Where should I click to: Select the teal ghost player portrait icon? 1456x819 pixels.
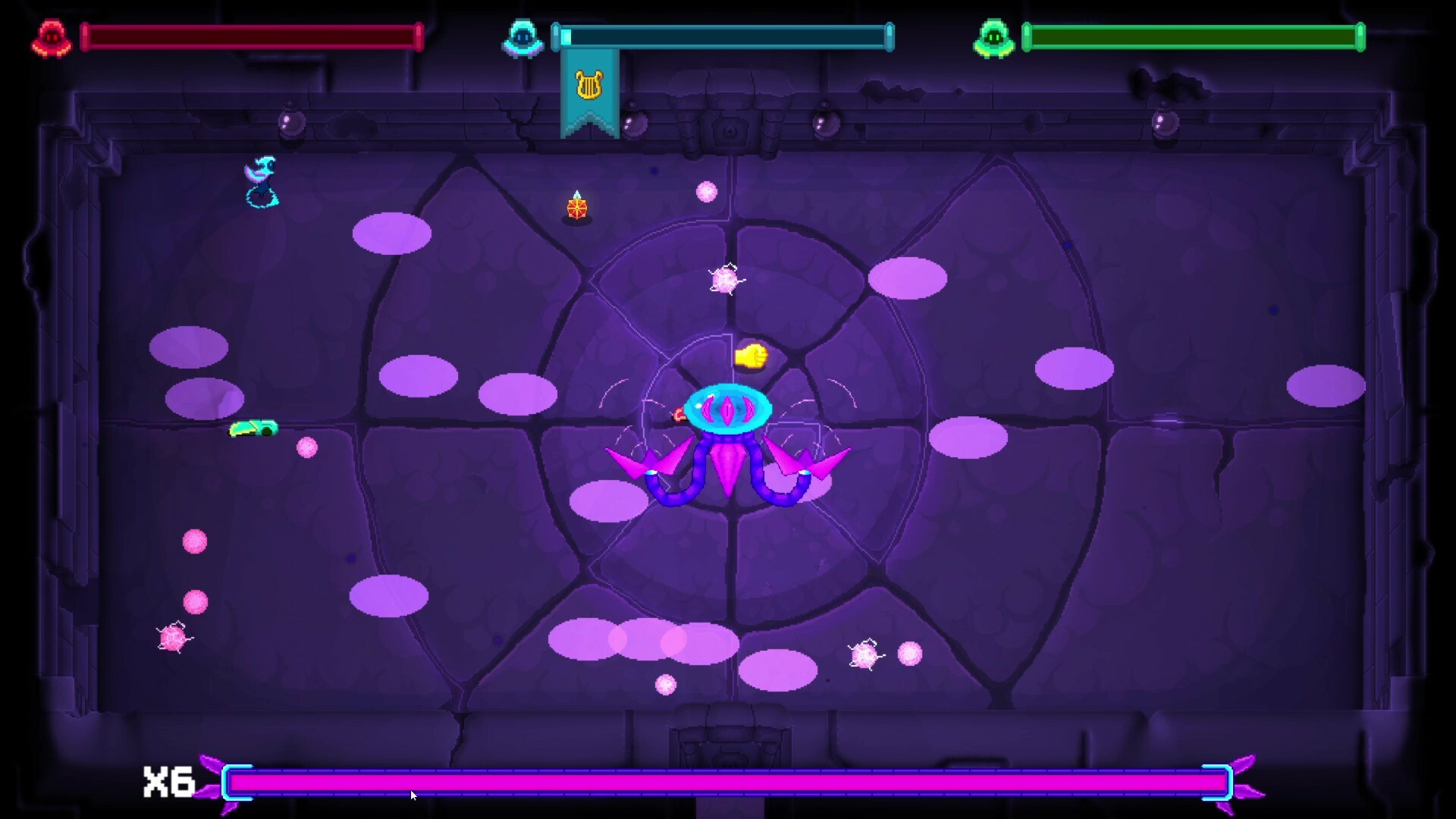tap(525, 36)
